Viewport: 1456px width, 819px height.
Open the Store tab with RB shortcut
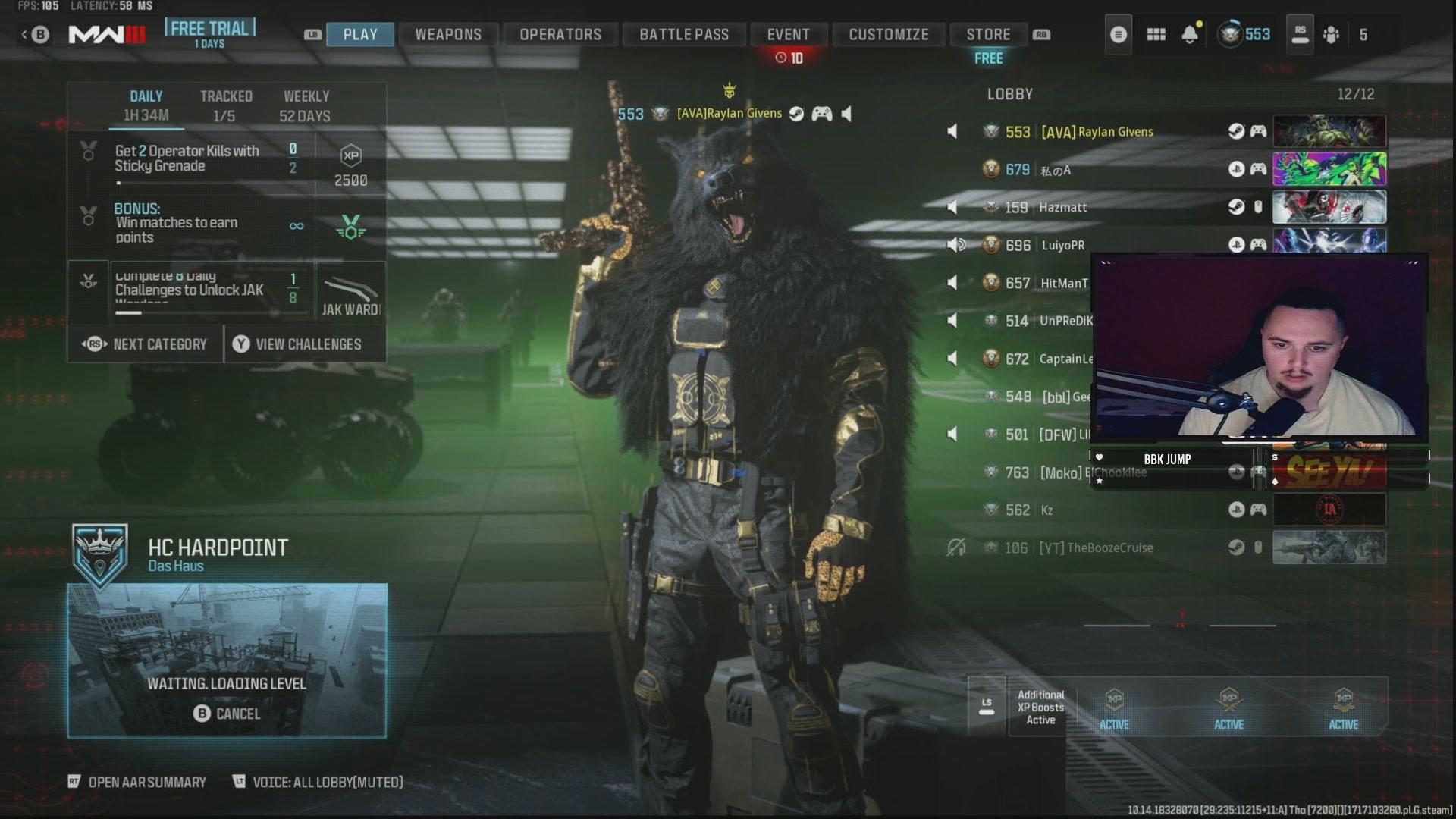click(x=987, y=34)
